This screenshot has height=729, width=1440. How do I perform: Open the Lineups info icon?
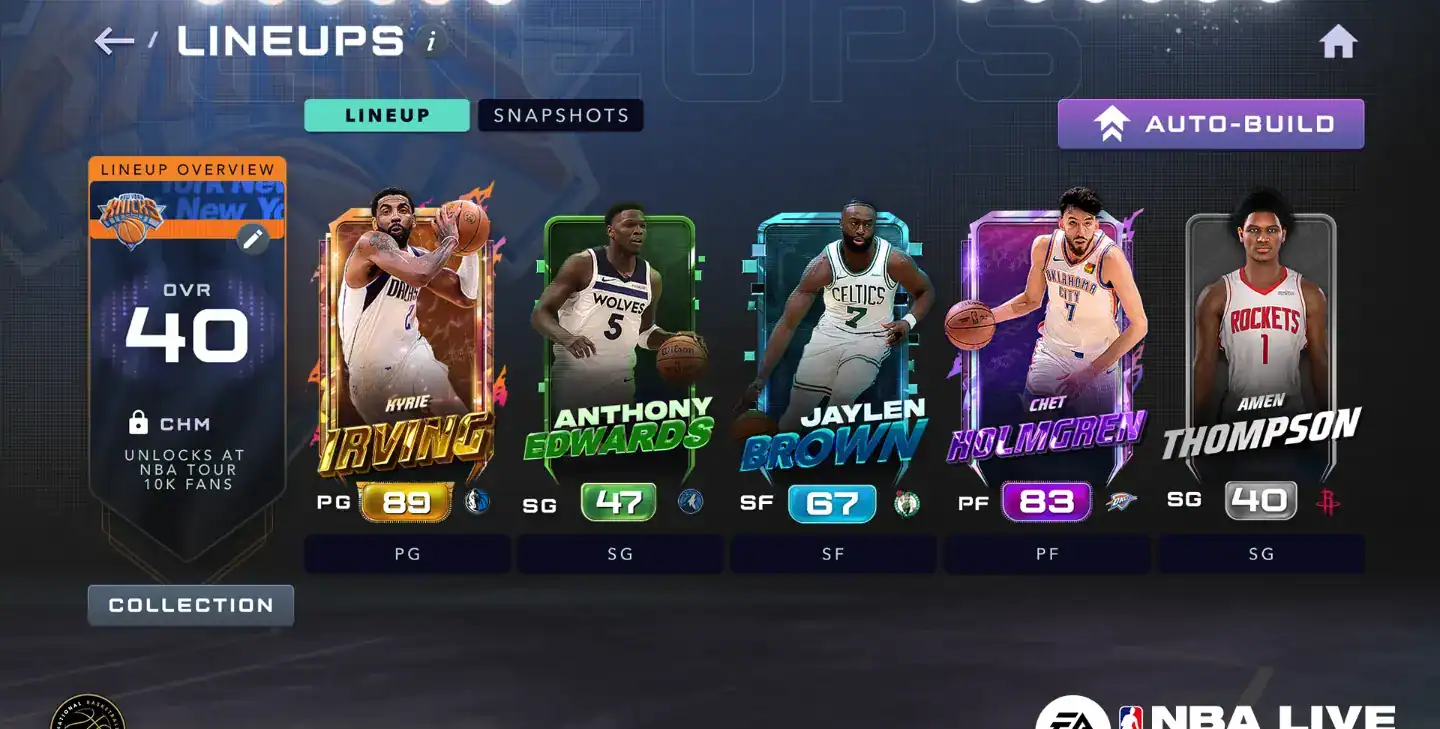pos(432,42)
